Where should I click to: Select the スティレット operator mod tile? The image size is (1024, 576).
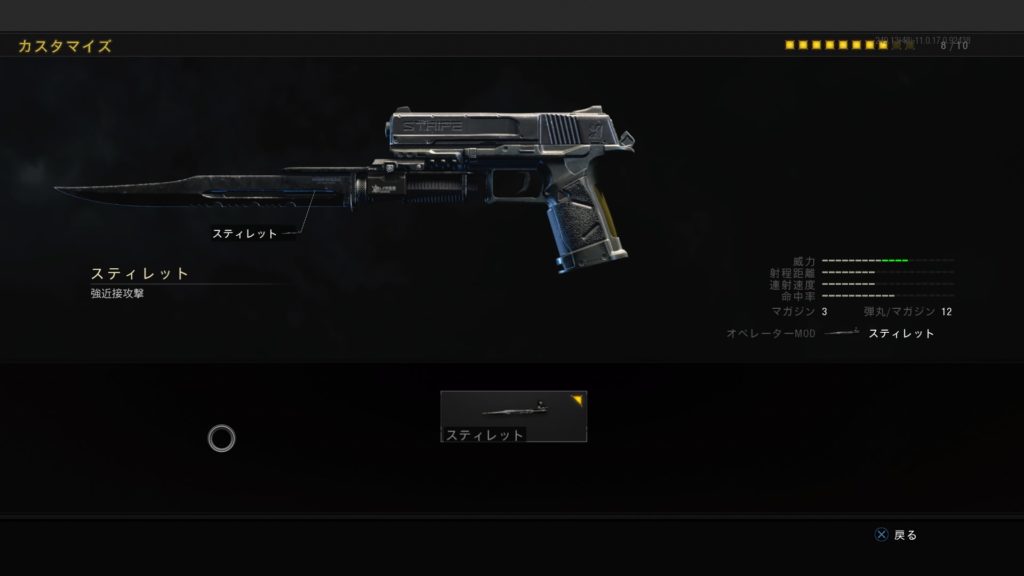pyautogui.click(x=513, y=416)
